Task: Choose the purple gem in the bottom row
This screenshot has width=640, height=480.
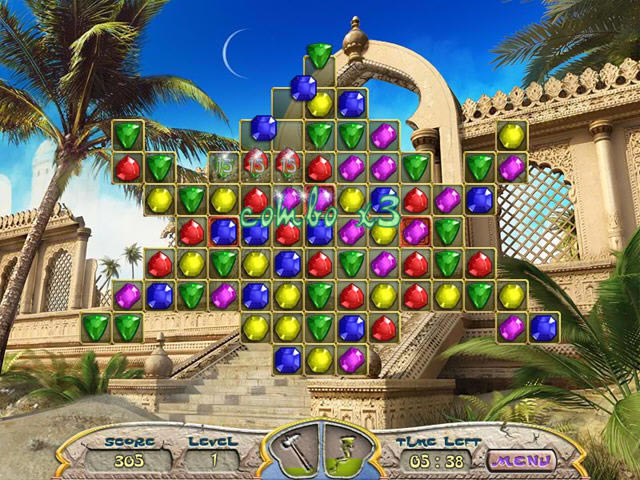Action: click(351, 360)
